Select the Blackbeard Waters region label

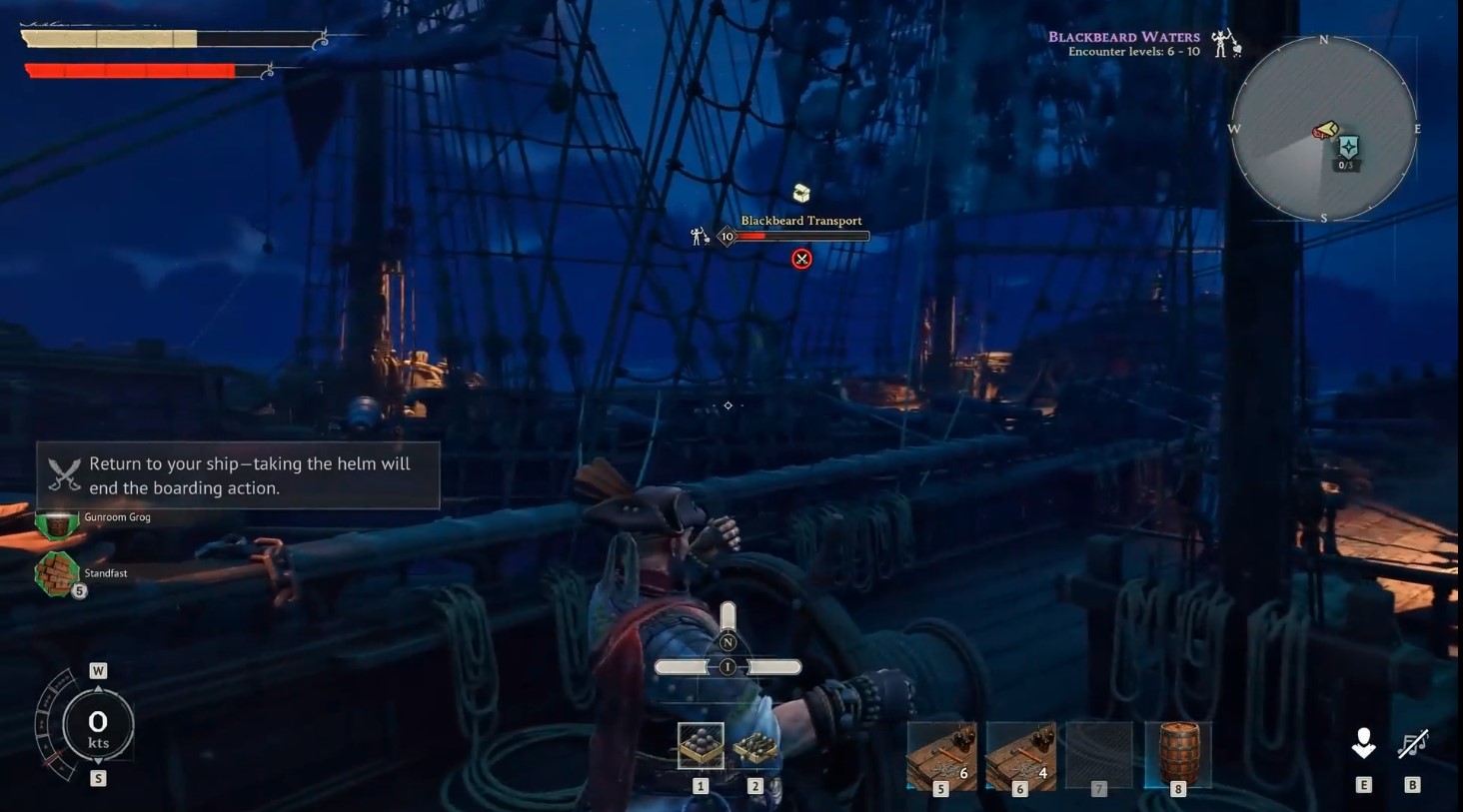[x=1122, y=36]
